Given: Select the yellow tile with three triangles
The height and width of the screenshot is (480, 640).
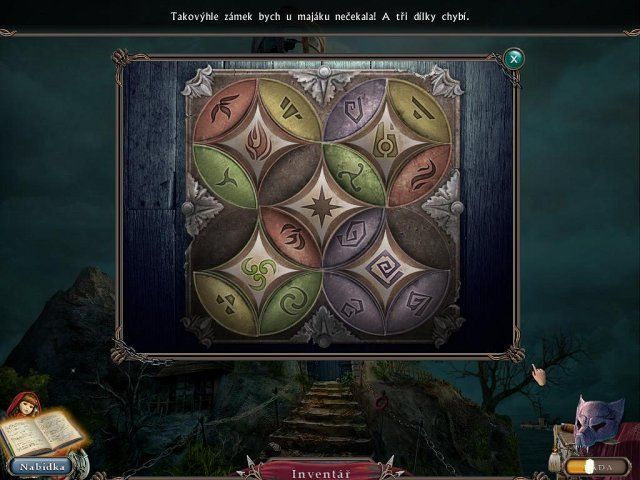Looking at the screenshot, I should click(221, 296).
